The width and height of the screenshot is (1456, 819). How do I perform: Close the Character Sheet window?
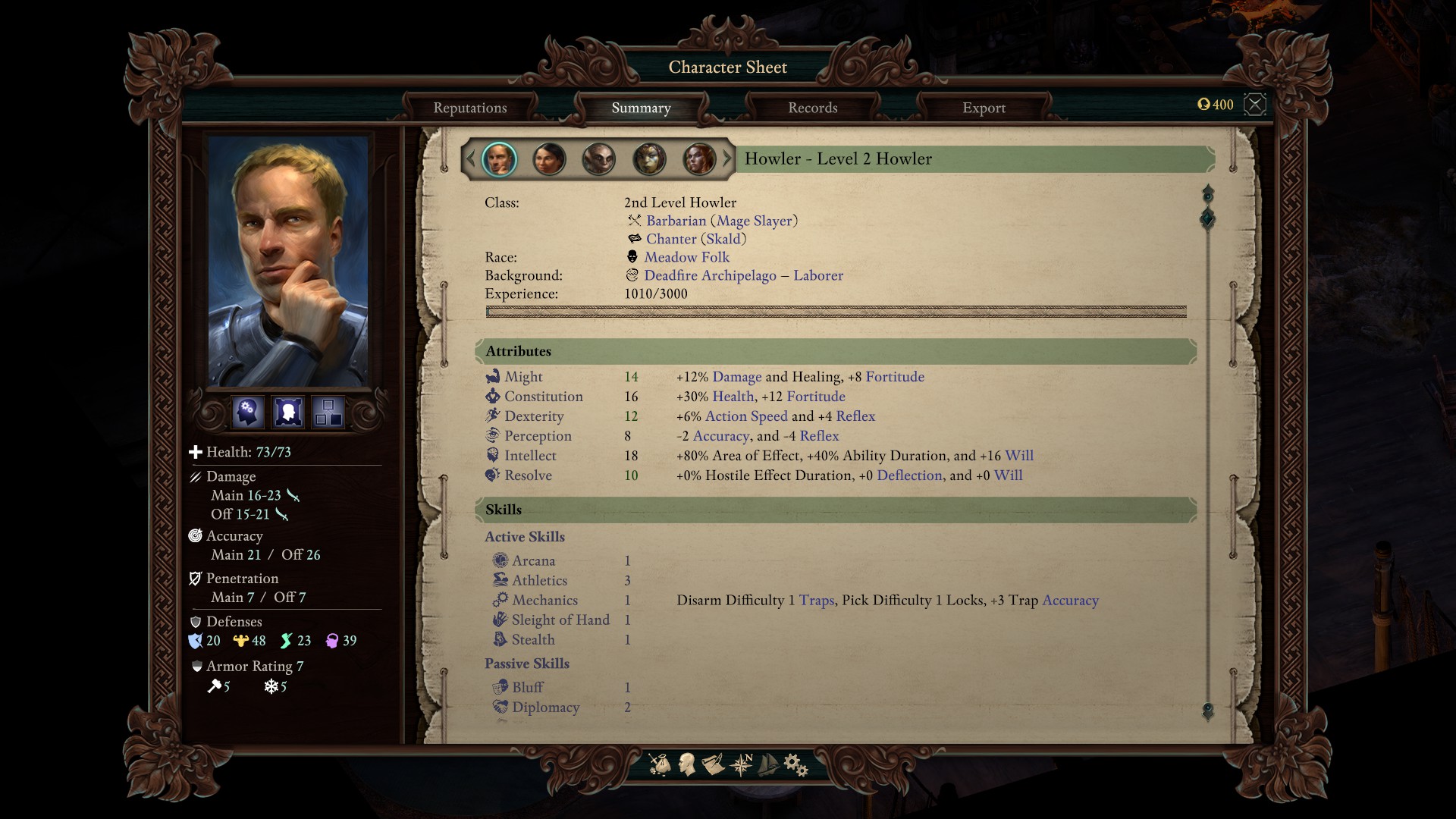(x=1255, y=105)
